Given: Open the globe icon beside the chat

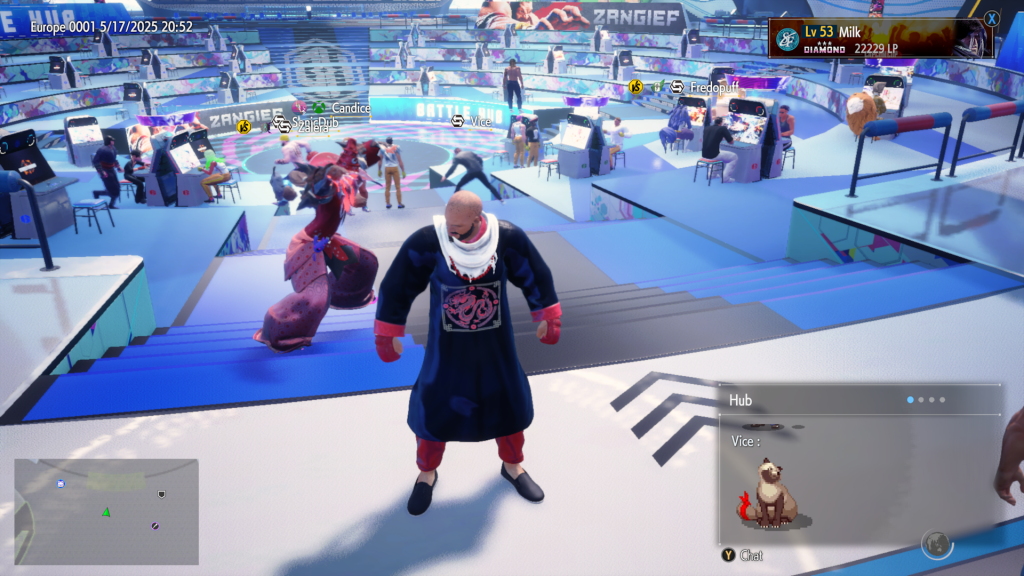Looking at the screenshot, I should click(x=936, y=543).
